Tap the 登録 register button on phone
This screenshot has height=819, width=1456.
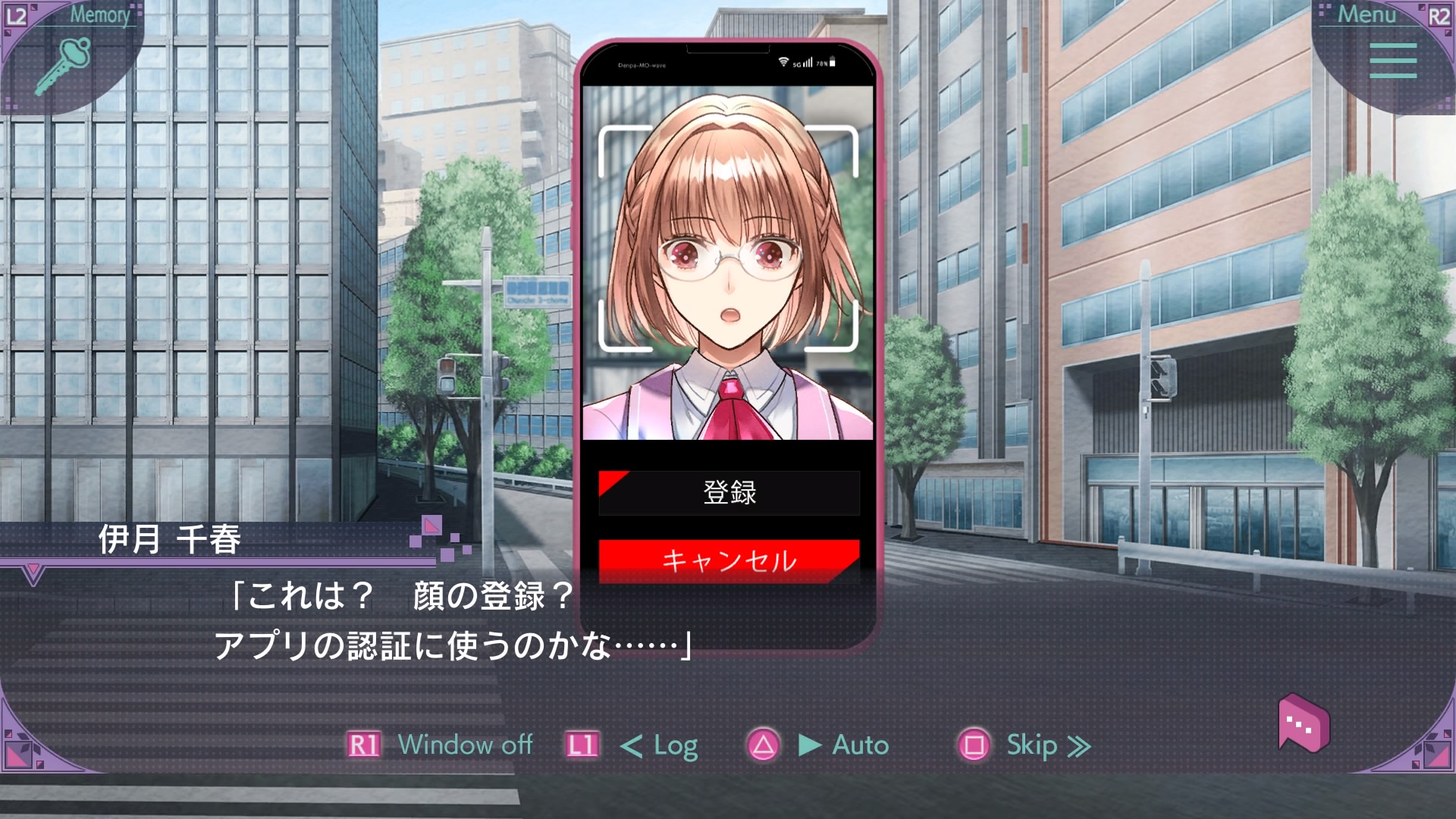coord(729,493)
